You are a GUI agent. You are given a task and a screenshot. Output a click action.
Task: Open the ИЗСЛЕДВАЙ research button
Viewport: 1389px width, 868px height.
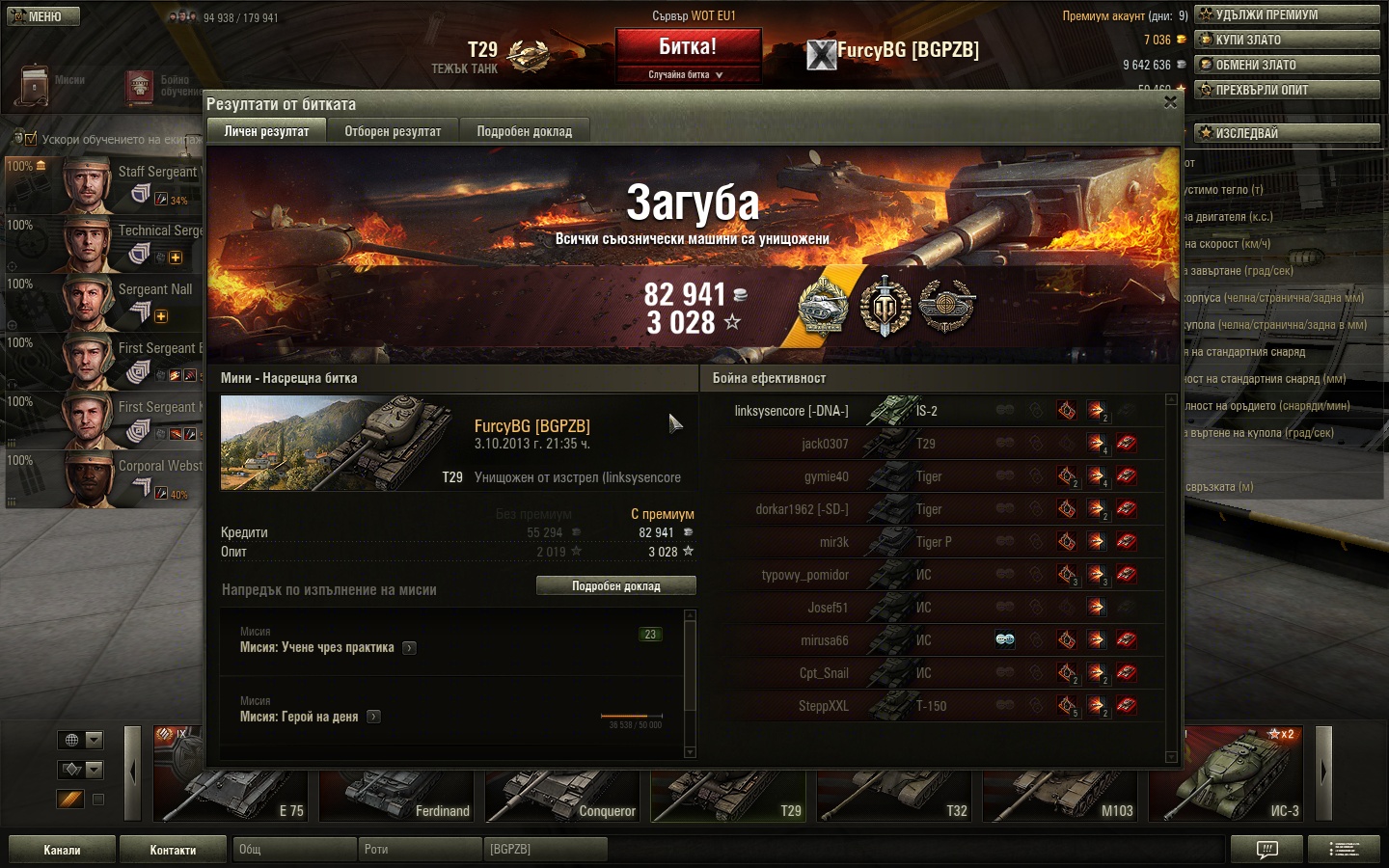click(1286, 133)
